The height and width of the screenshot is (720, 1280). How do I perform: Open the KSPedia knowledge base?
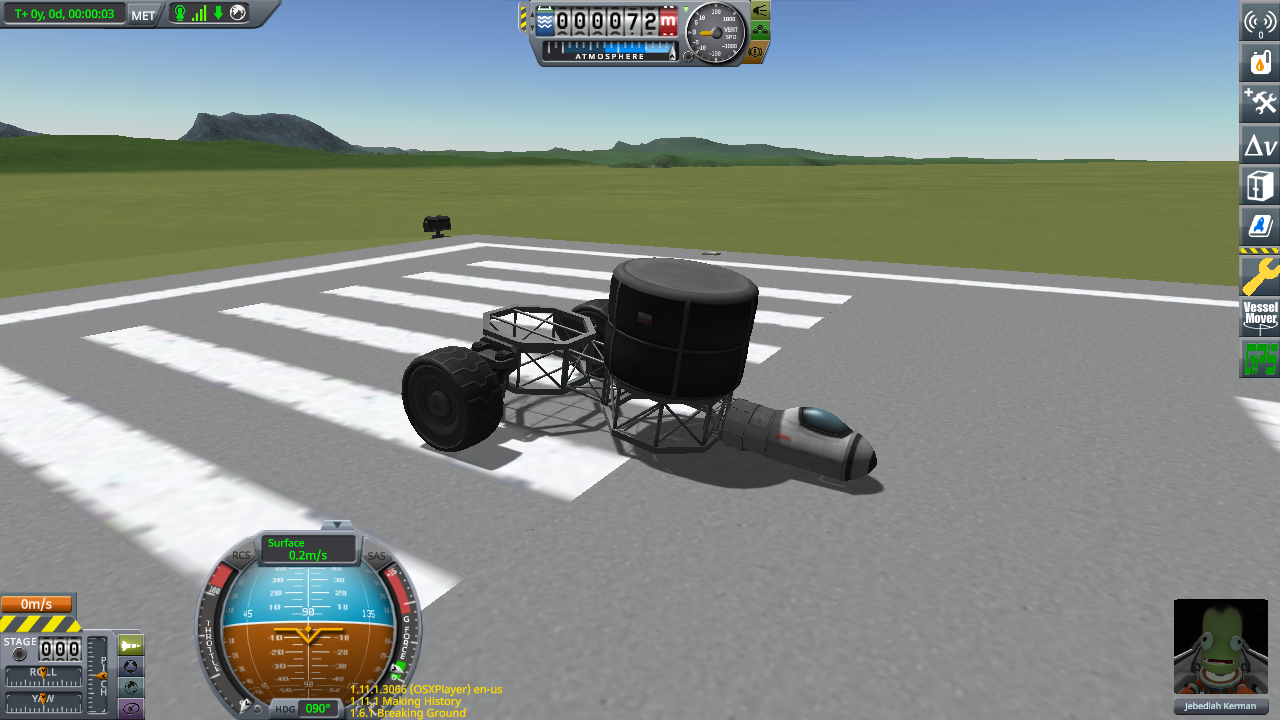pos(1258,226)
